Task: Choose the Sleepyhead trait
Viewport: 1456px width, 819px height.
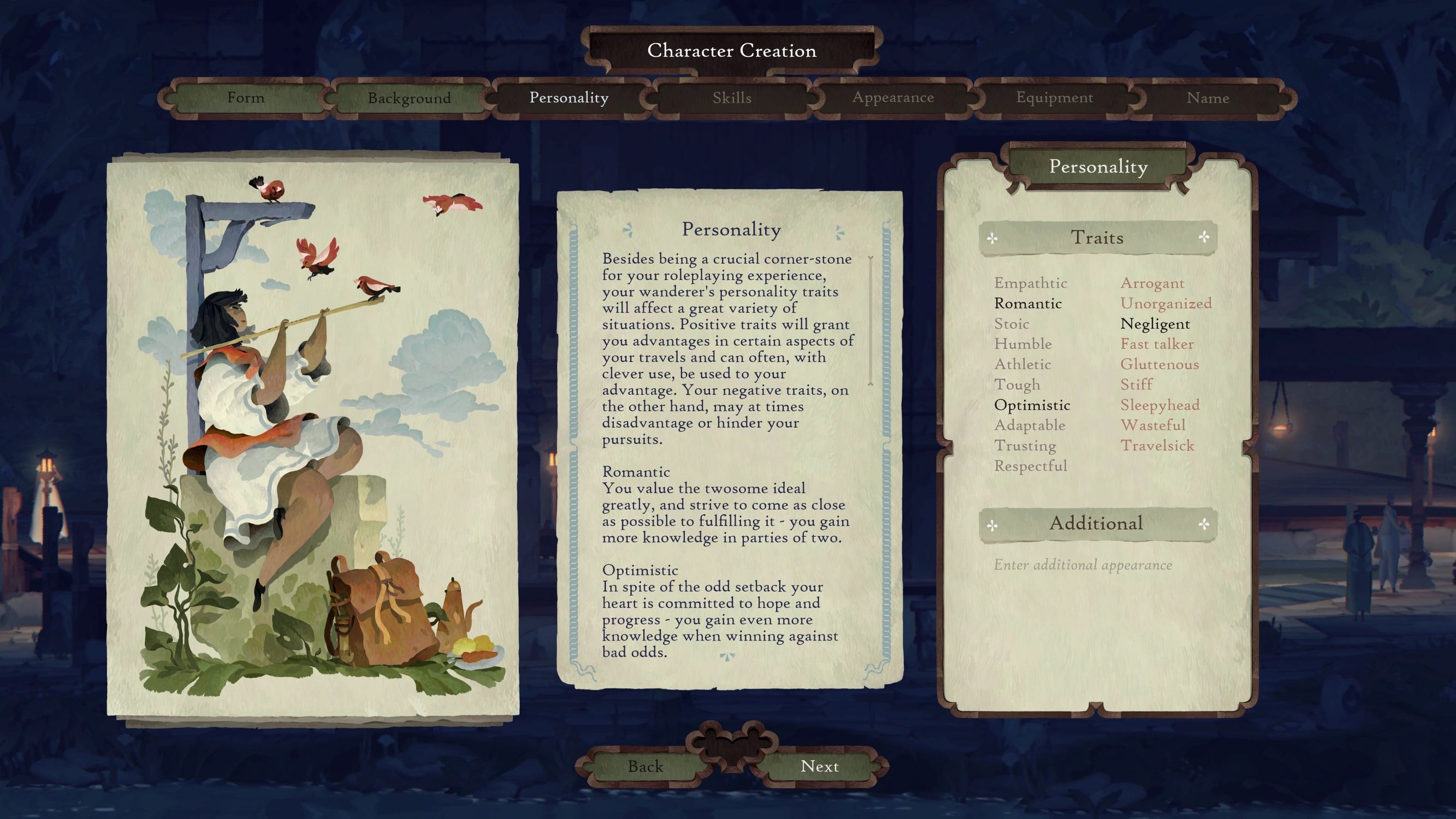Action: click(x=1160, y=405)
